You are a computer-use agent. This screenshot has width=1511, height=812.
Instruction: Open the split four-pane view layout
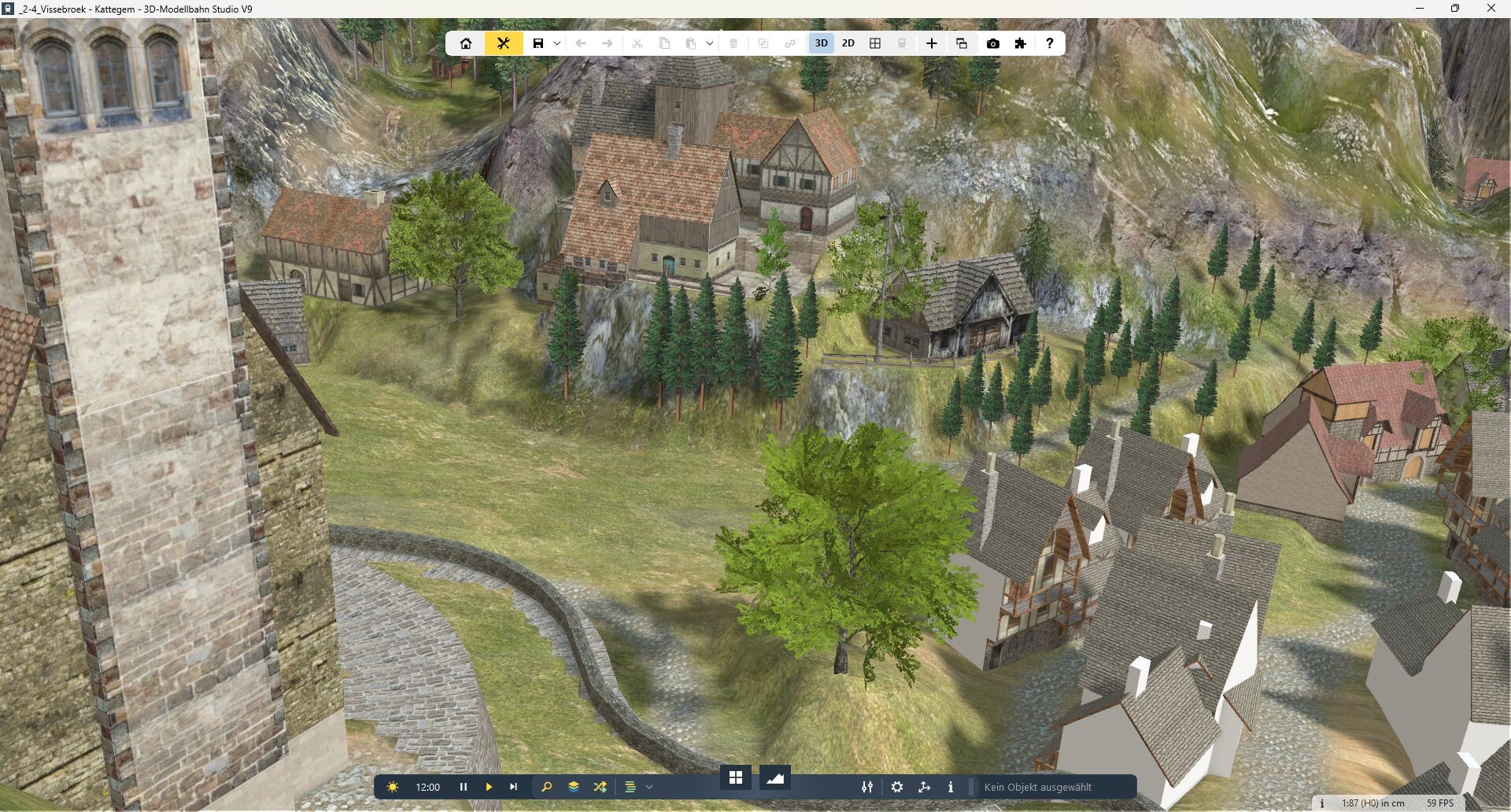(874, 43)
